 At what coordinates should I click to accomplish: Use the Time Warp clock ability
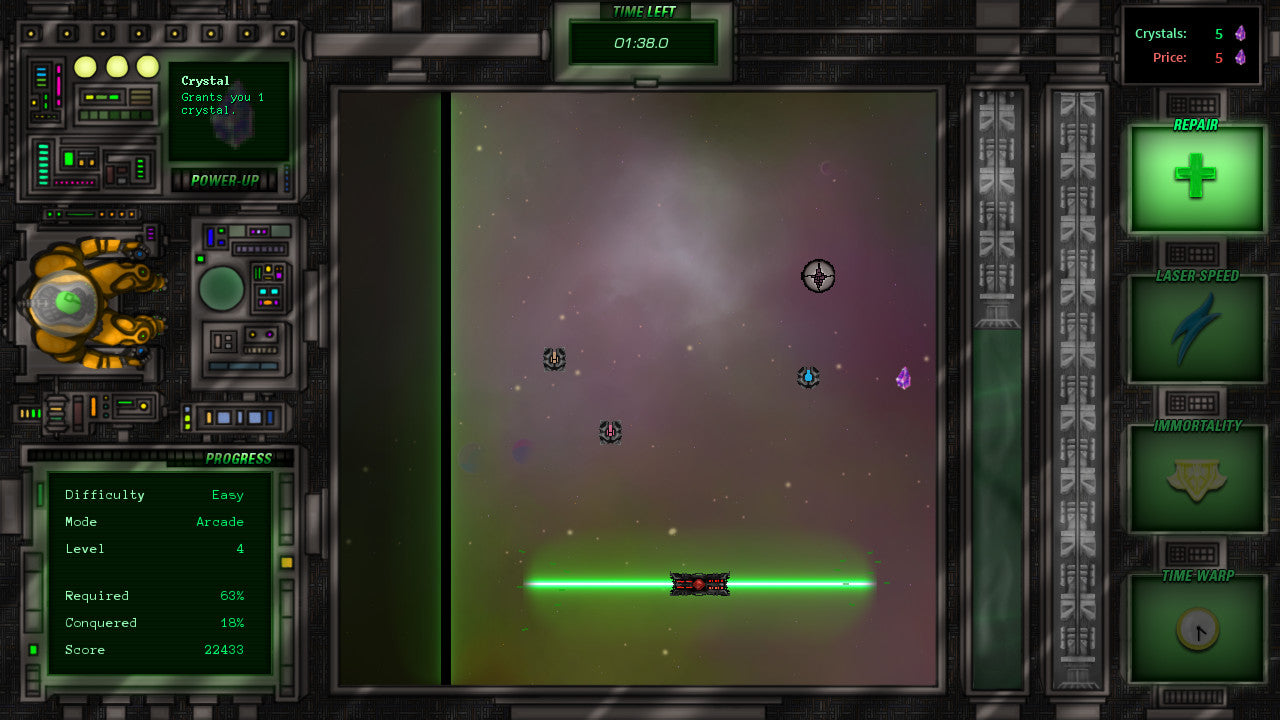point(1196,629)
